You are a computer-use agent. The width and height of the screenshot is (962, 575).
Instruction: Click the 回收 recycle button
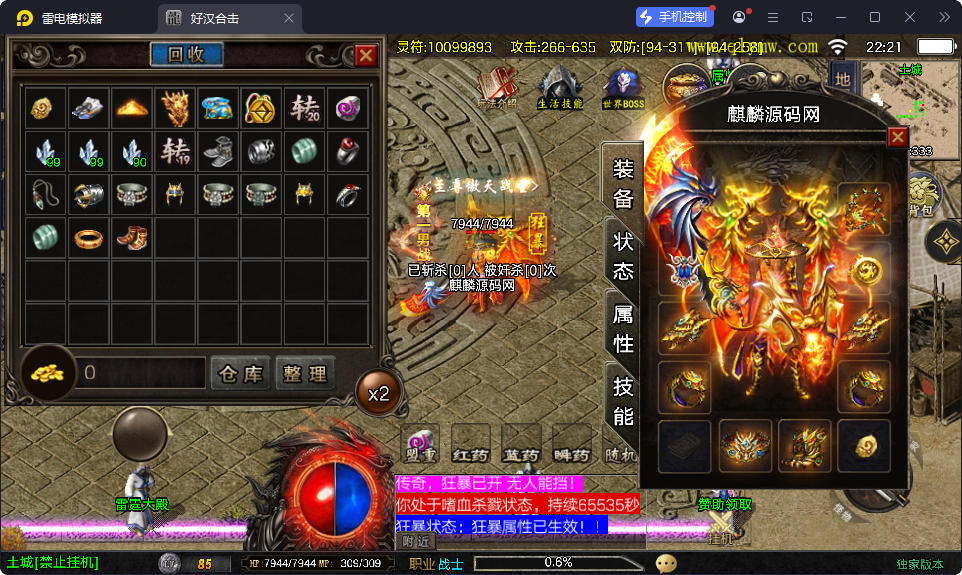coord(187,55)
